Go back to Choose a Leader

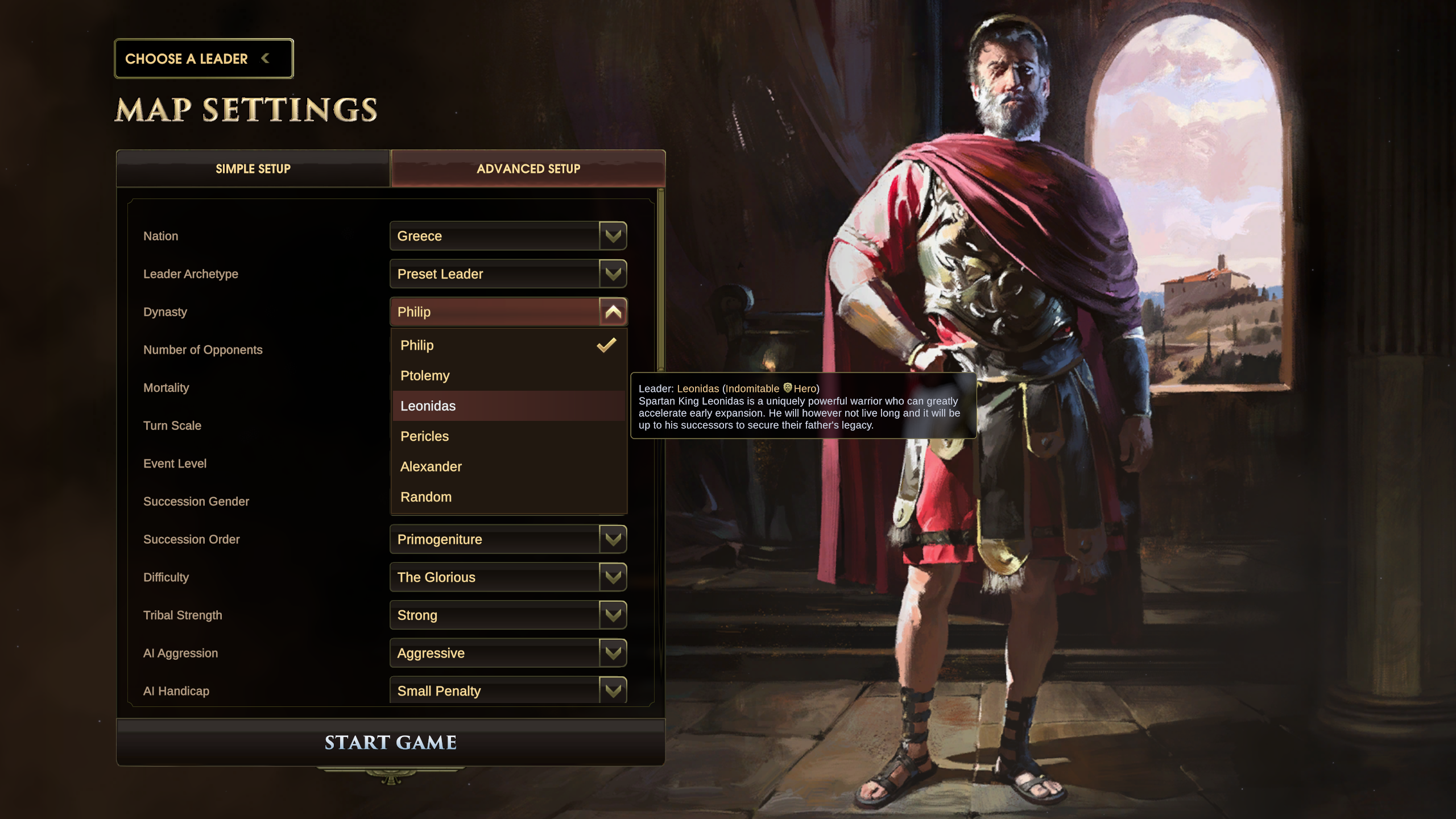203,59
